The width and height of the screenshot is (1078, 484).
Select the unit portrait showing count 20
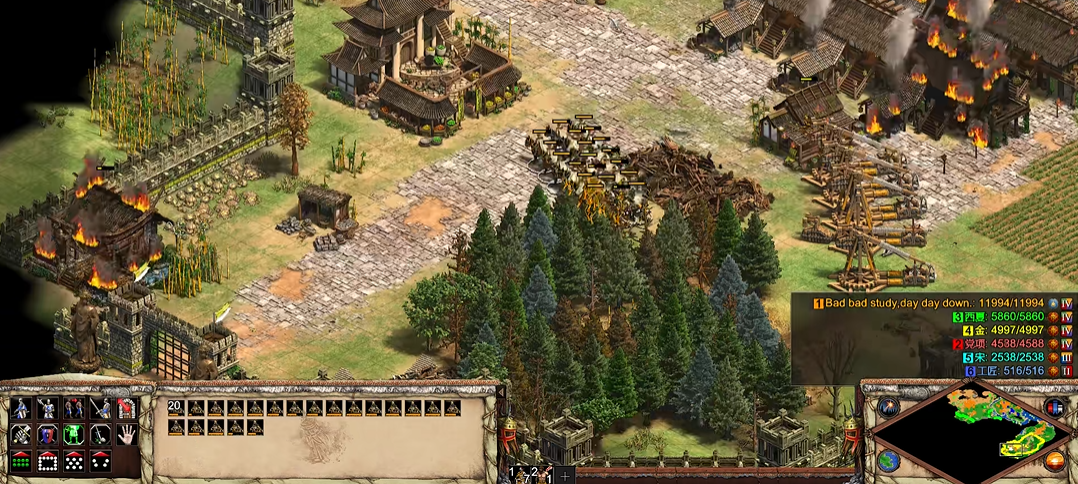(176, 407)
